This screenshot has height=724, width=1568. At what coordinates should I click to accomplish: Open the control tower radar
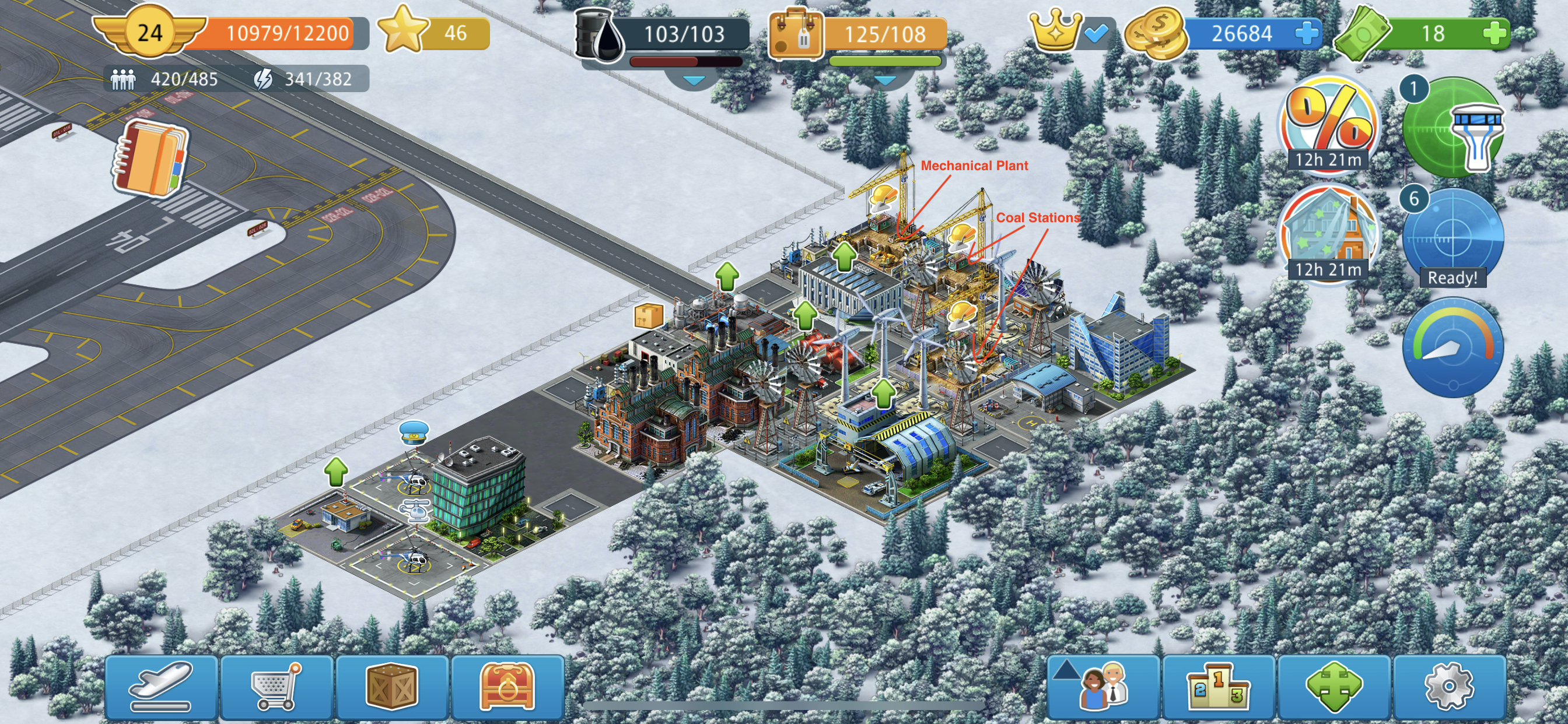coord(1454,128)
